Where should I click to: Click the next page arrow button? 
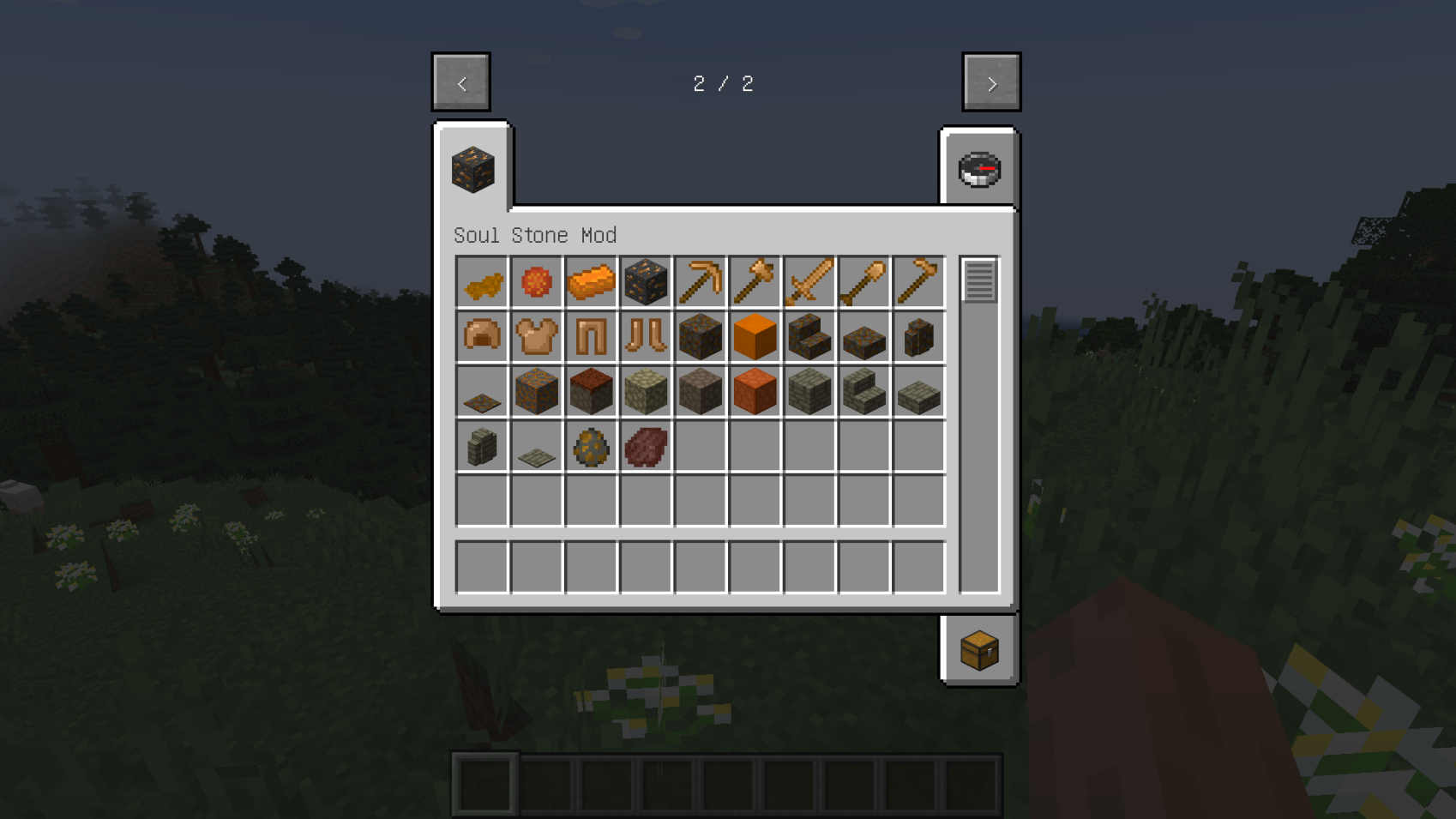991,82
